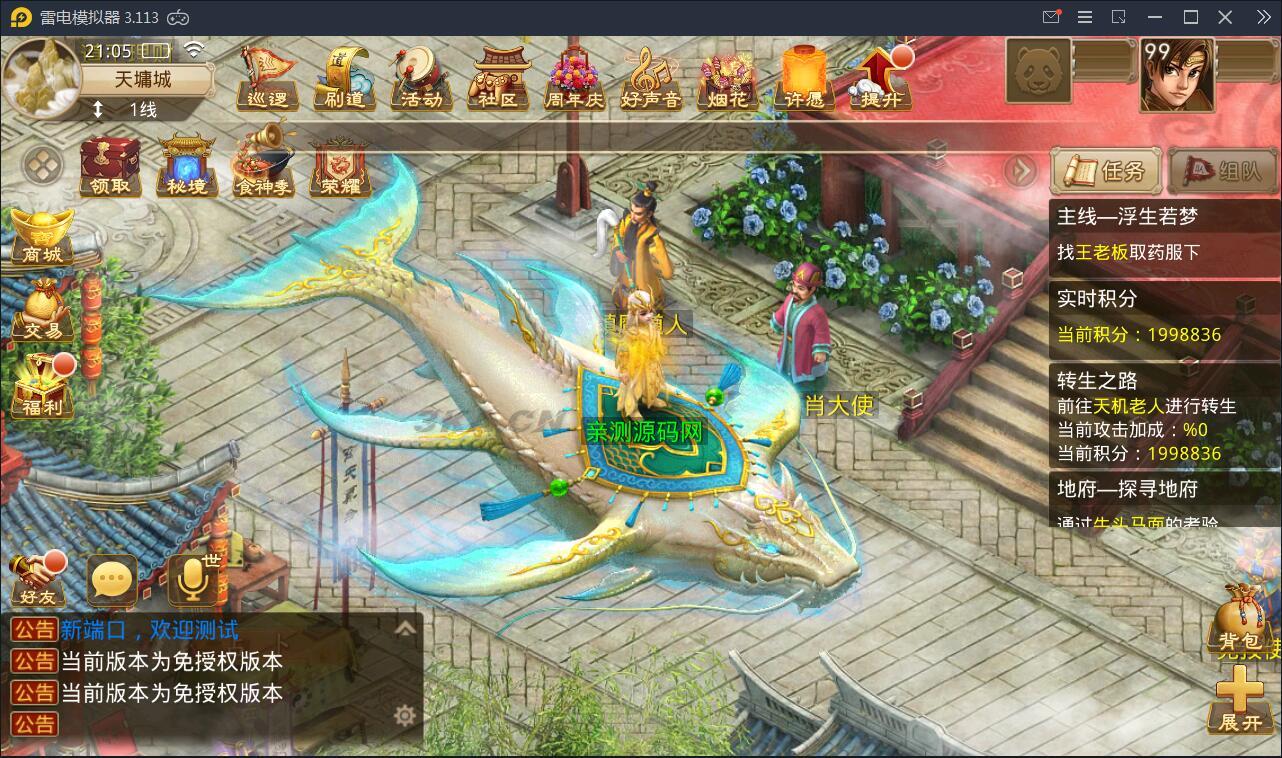Open the 许愿 wish lantern icon
The height and width of the screenshot is (758, 1282).
(803, 77)
